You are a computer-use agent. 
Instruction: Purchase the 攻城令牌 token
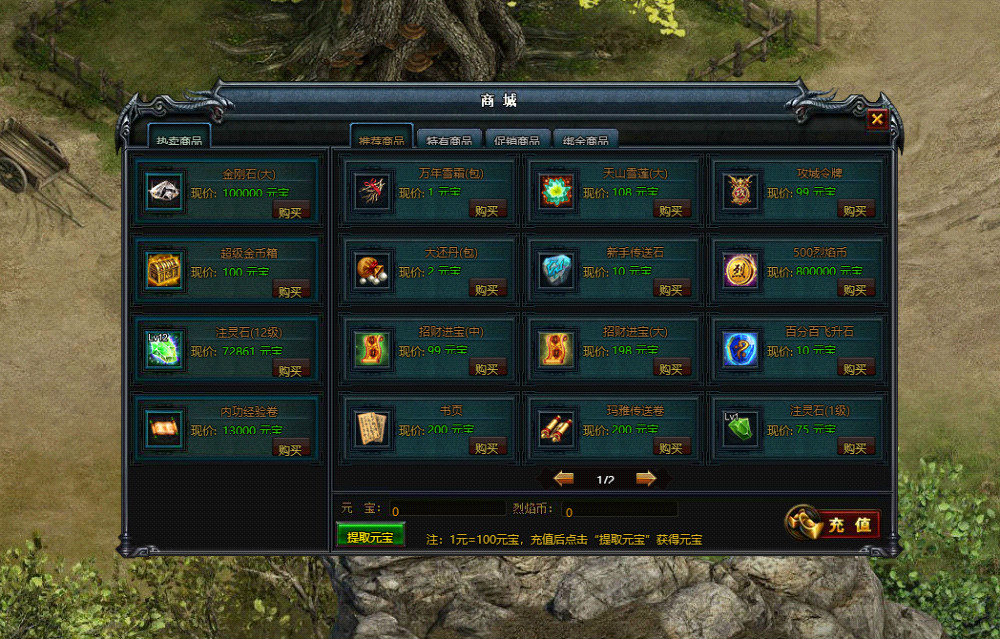(856, 210)
